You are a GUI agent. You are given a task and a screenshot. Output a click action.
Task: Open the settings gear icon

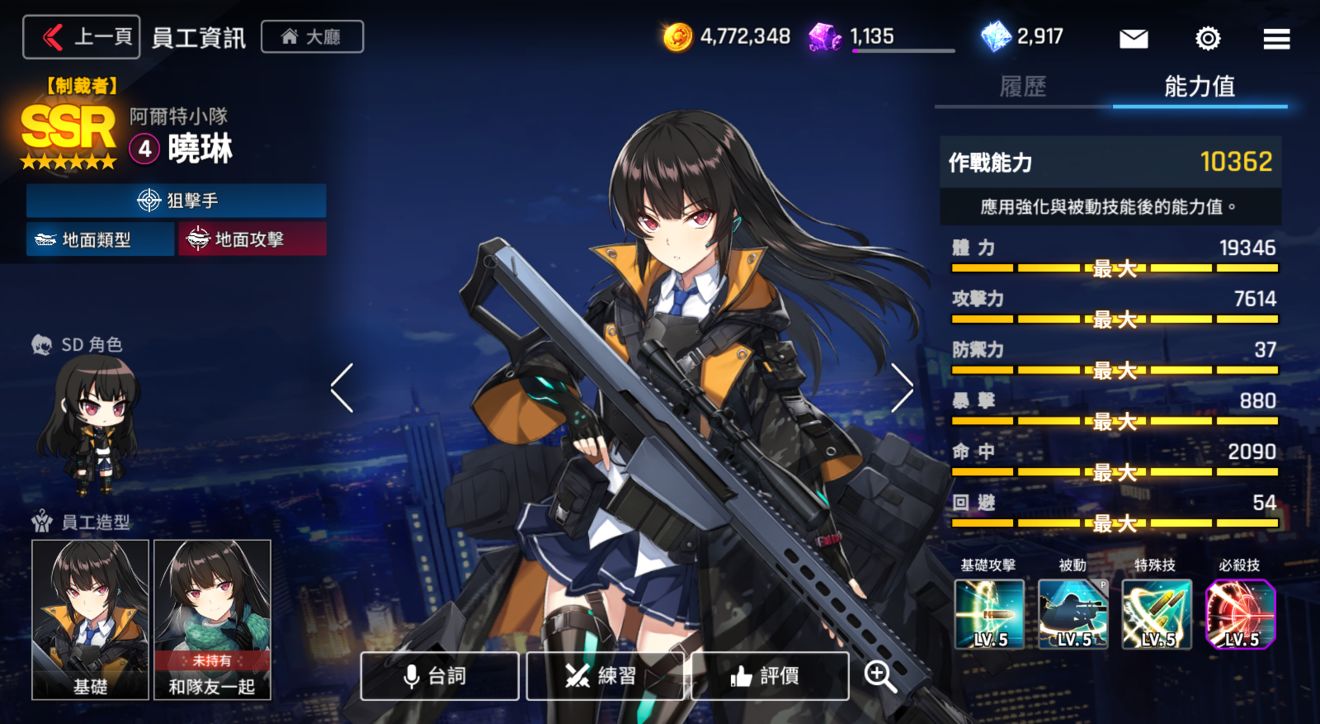[x=1206, y=38]
